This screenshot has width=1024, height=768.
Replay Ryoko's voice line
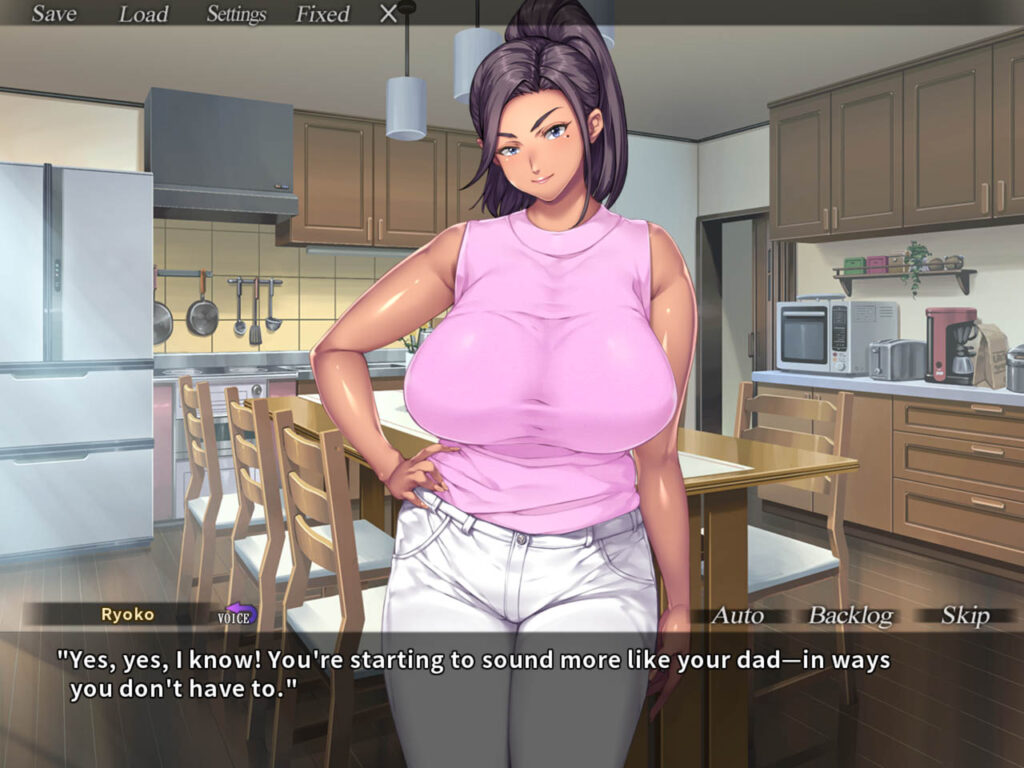238,614
